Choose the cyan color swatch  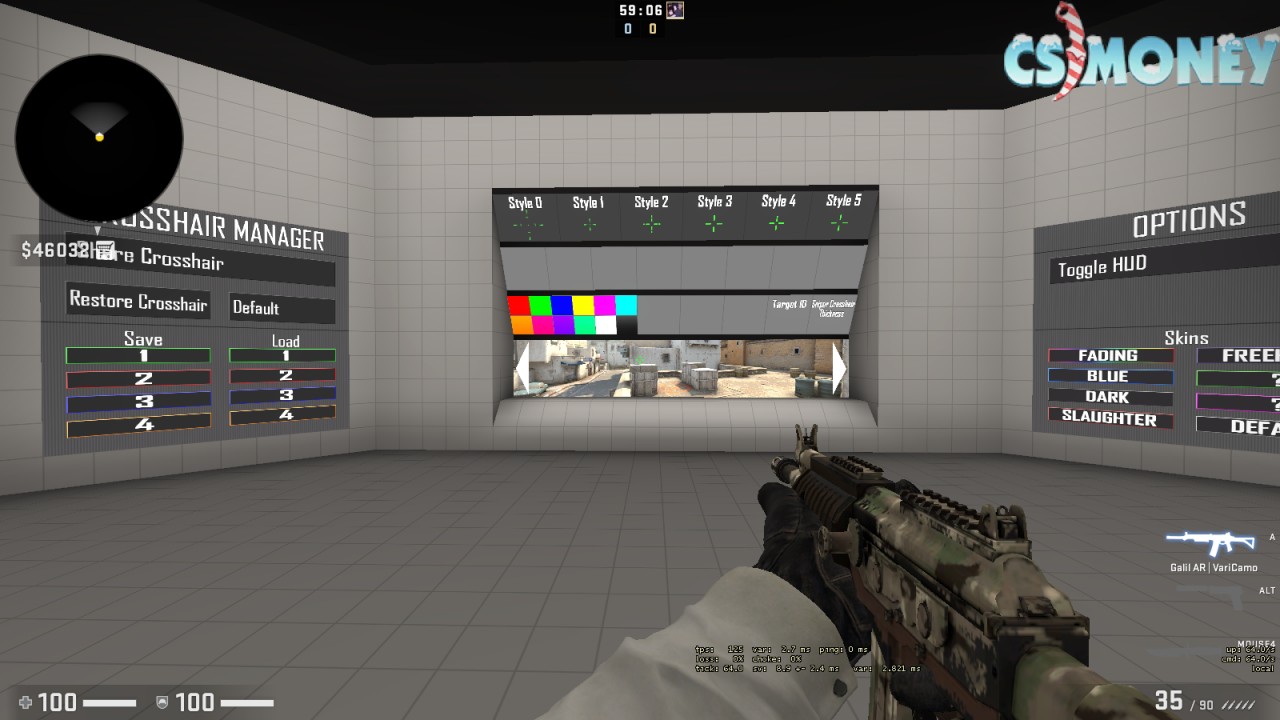[x=626, y=305]
